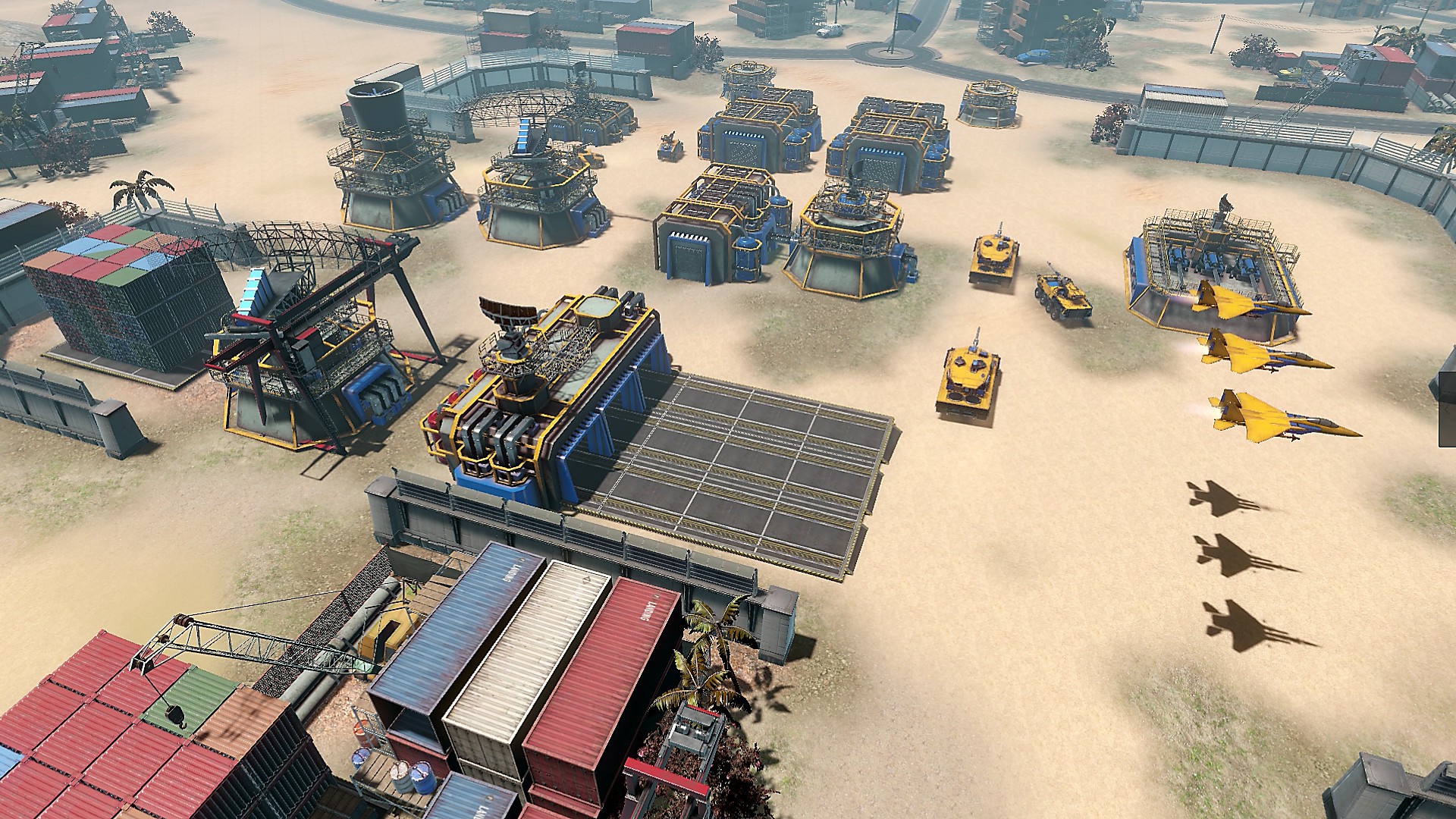Expand the collapsed side panel arrow tab
This screenshot has width=1456, height=819.
point(1447,409)
